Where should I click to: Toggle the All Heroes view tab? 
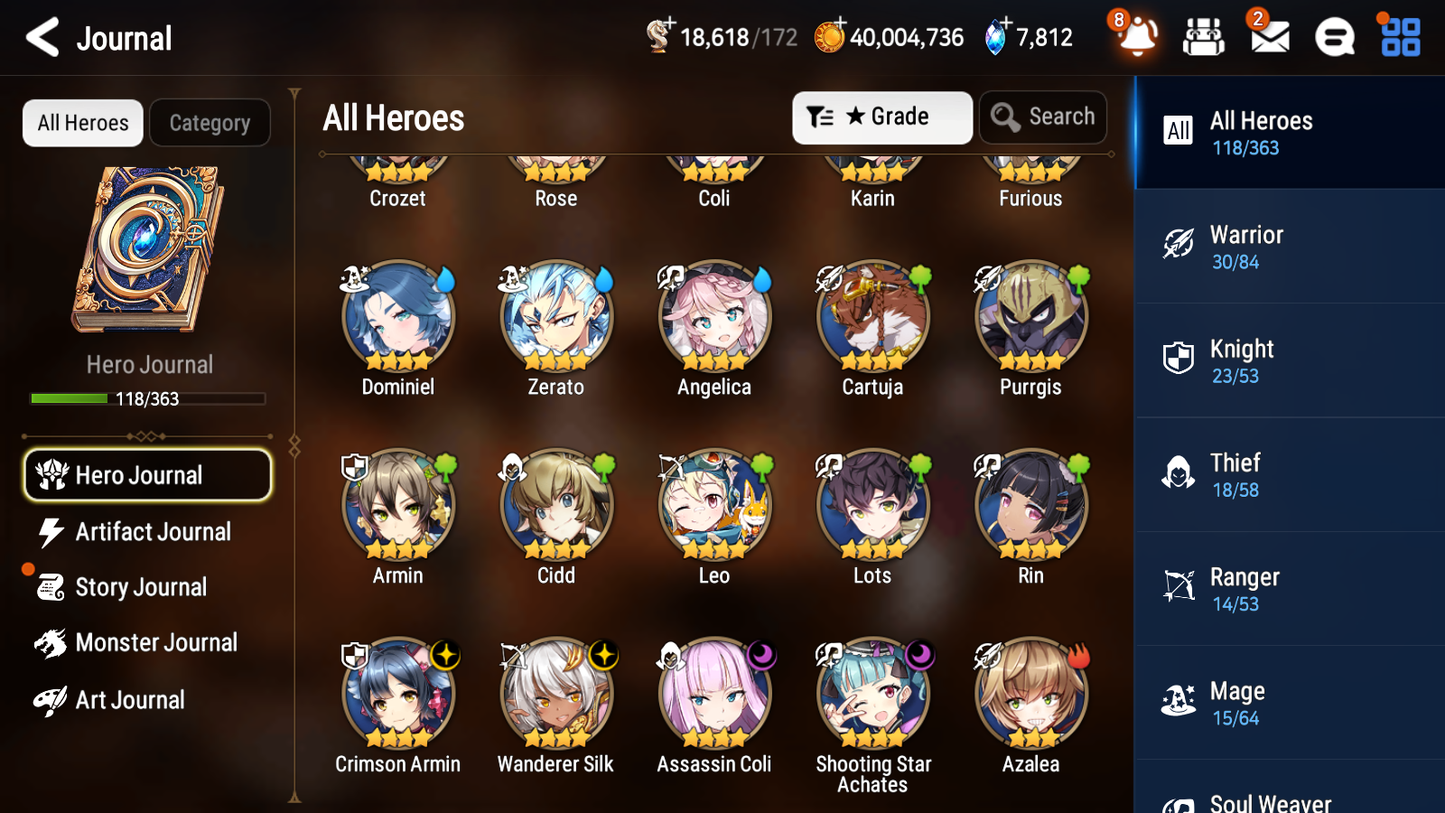coord(82,122)
